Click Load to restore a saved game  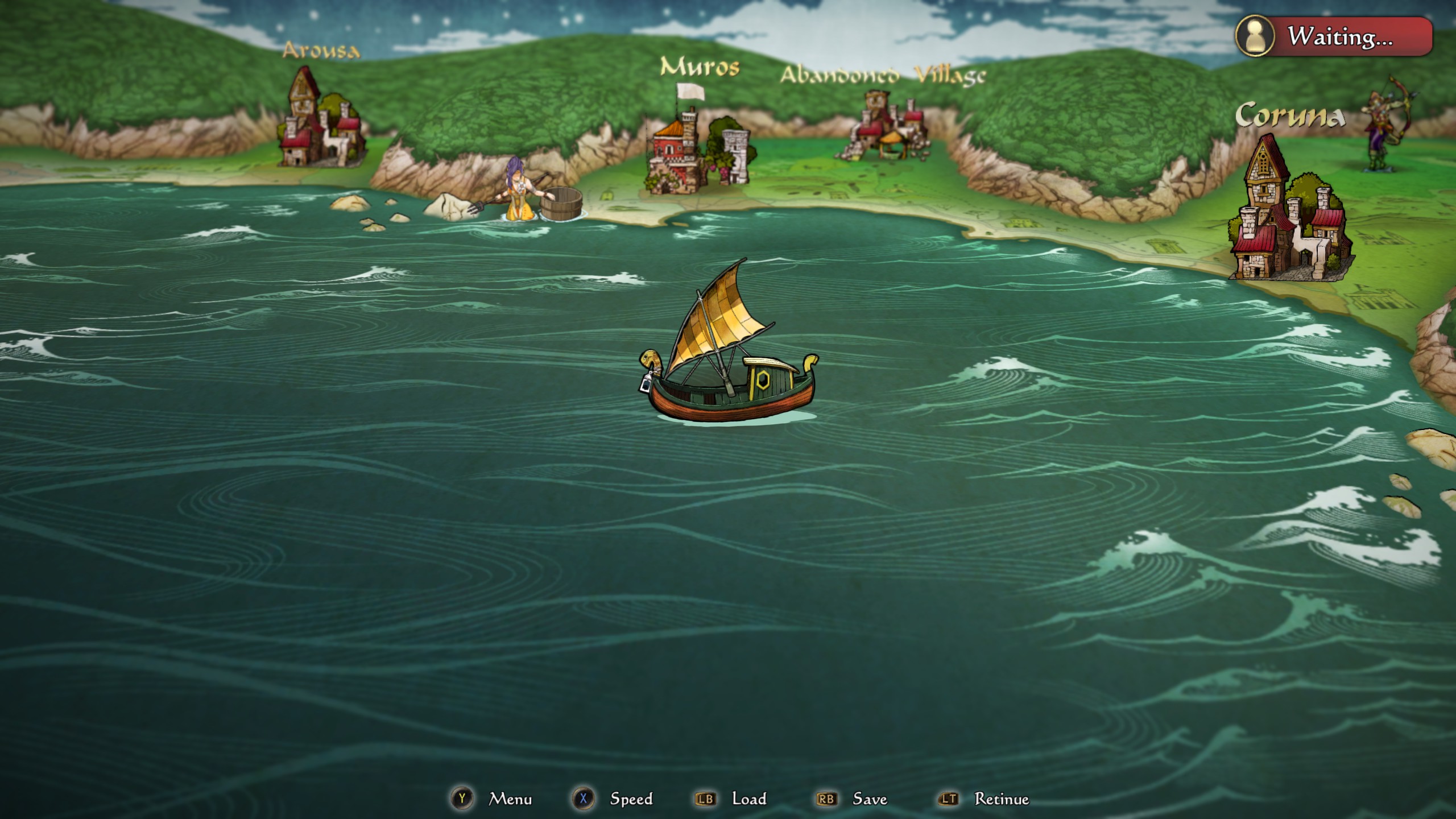[x=751, y=799]
